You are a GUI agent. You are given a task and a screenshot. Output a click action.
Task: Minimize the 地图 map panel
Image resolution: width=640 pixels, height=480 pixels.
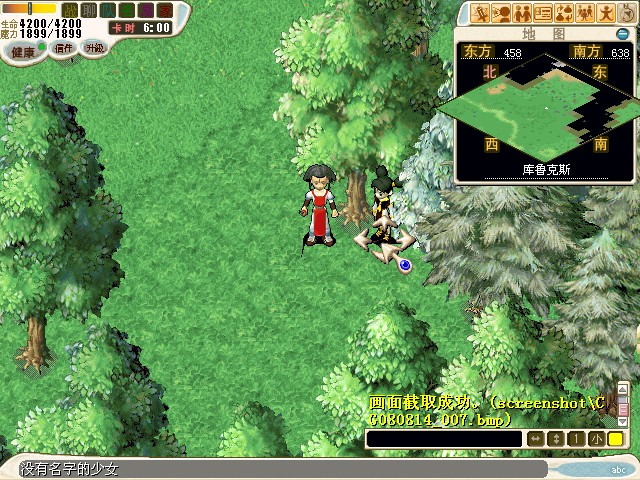621,33
